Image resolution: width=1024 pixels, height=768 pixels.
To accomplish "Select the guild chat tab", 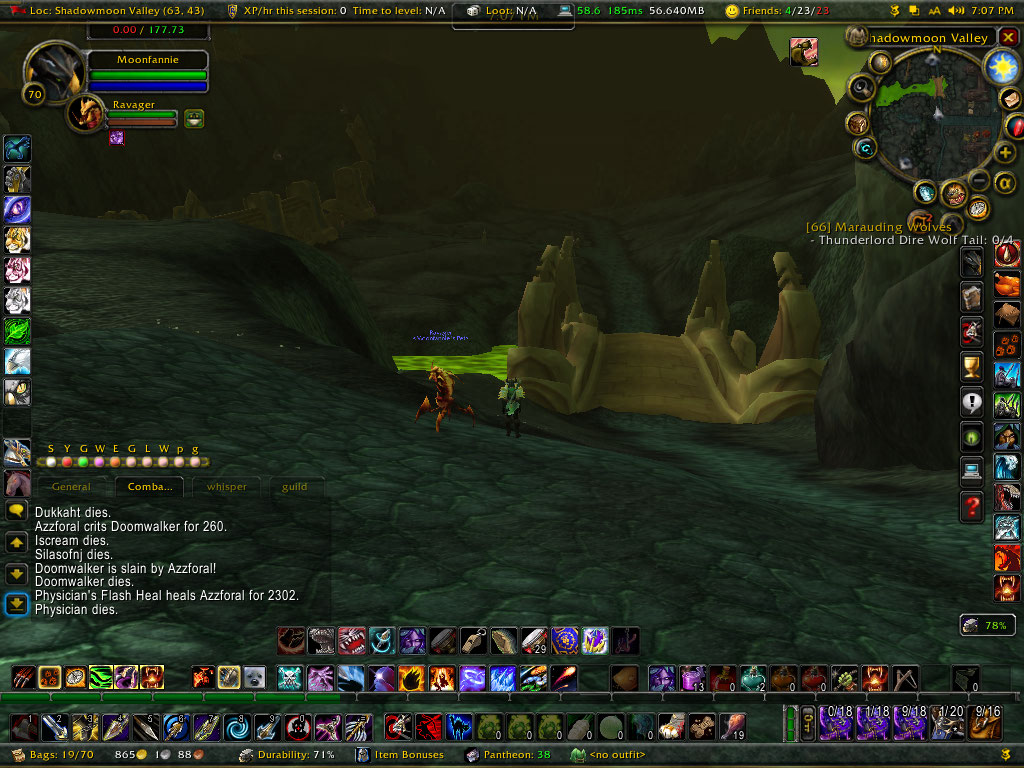I will point(294,487).
